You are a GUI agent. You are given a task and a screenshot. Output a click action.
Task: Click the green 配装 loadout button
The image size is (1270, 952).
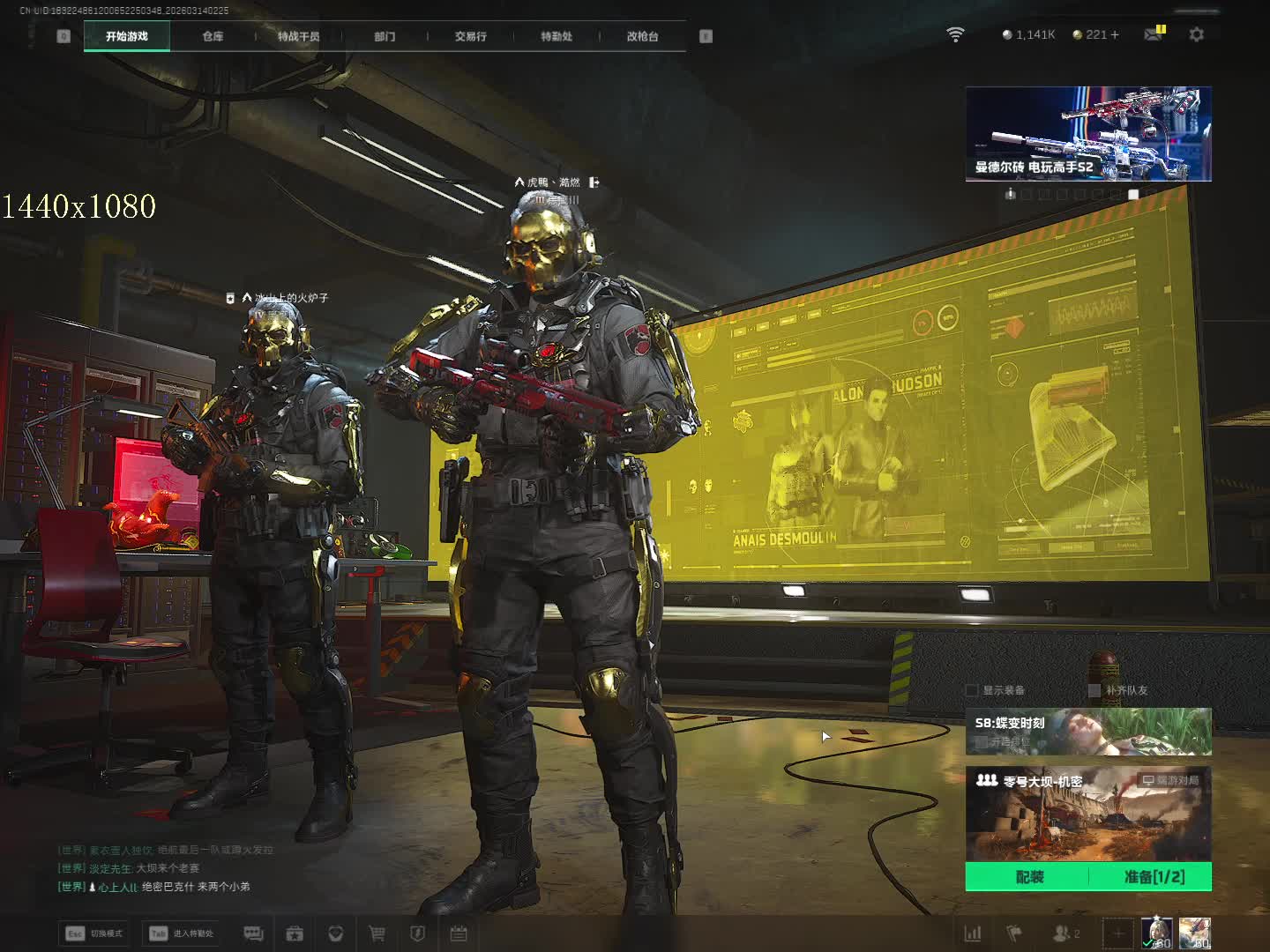1028,877
